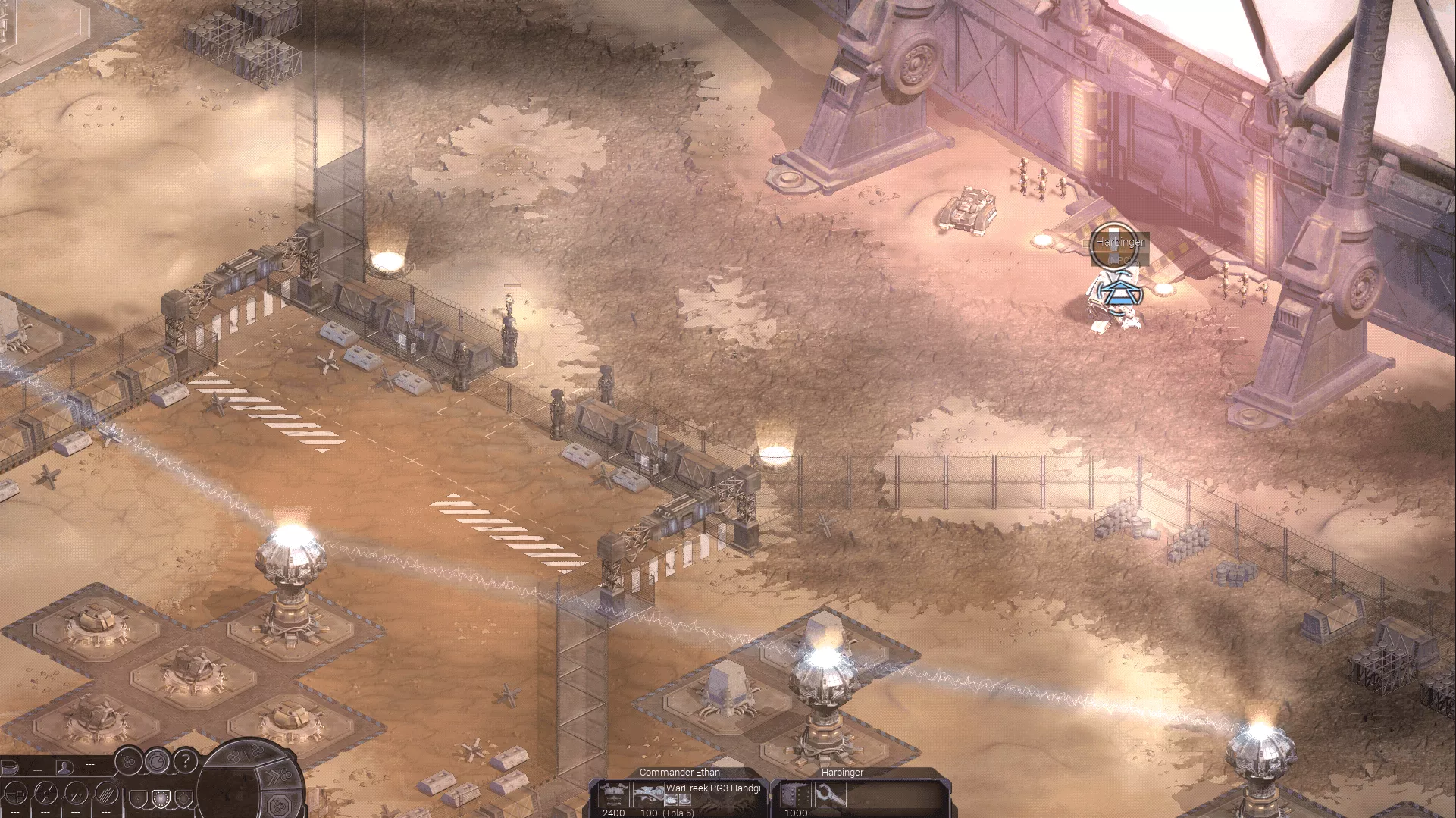Screen dimensions: 1456x818
Task: Activate the chevron advance squad command
Action: pyautogui.click(x=277, y=775)
